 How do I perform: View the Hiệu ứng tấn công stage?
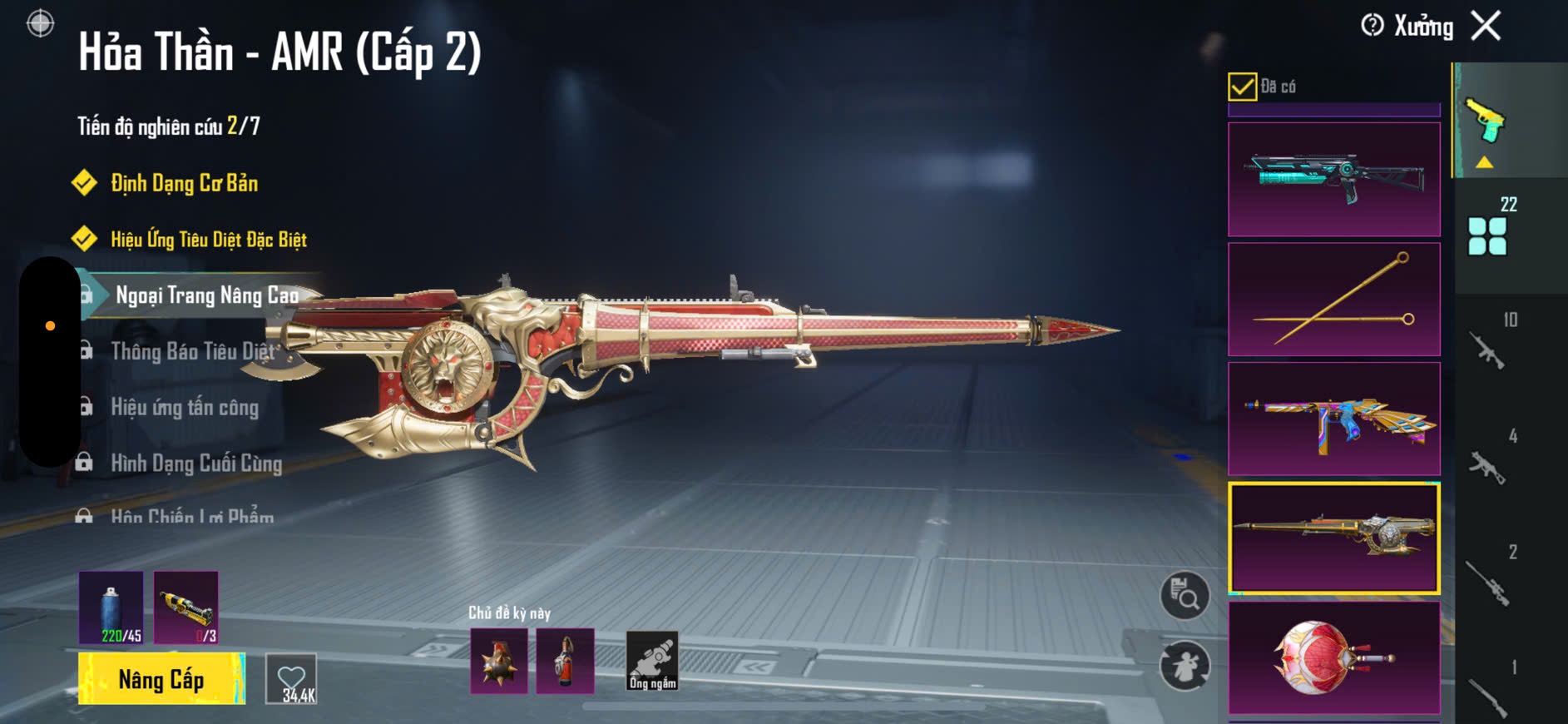coord(185,407)
